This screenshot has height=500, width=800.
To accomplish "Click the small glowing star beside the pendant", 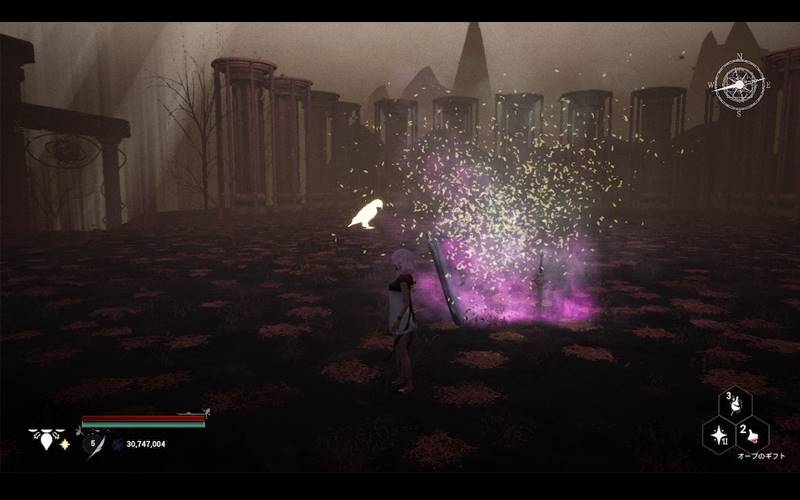I will [x=65, y=443].
